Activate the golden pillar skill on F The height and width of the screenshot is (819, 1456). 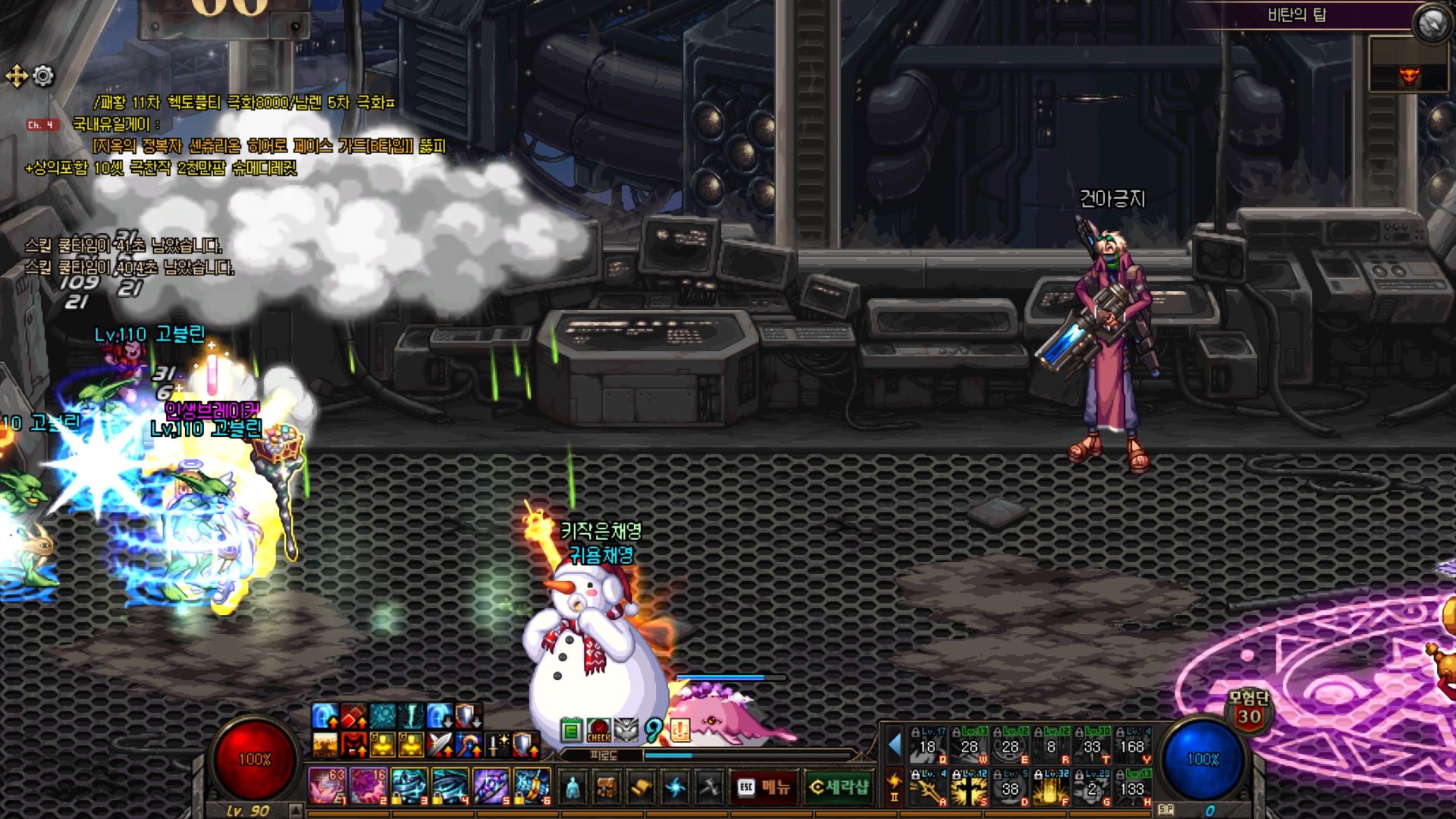point(1051,789)
